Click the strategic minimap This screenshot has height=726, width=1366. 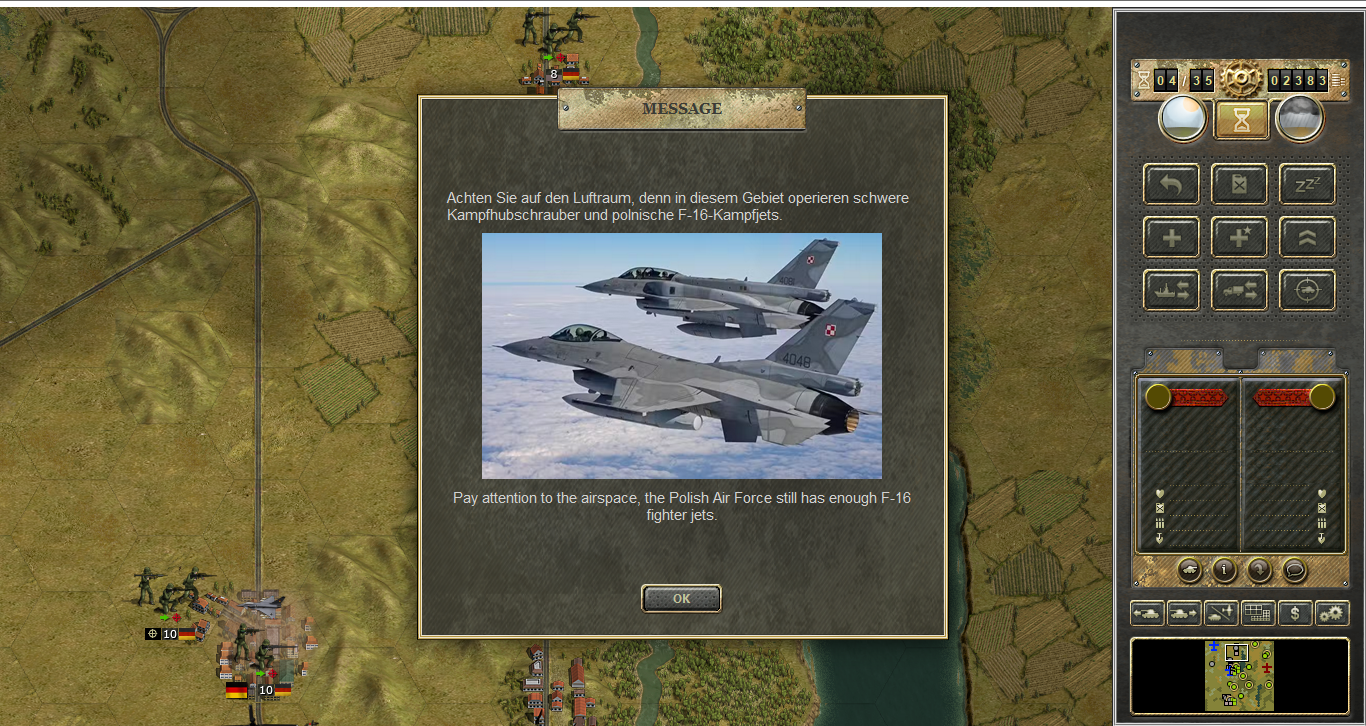(x=1239, y=676)
